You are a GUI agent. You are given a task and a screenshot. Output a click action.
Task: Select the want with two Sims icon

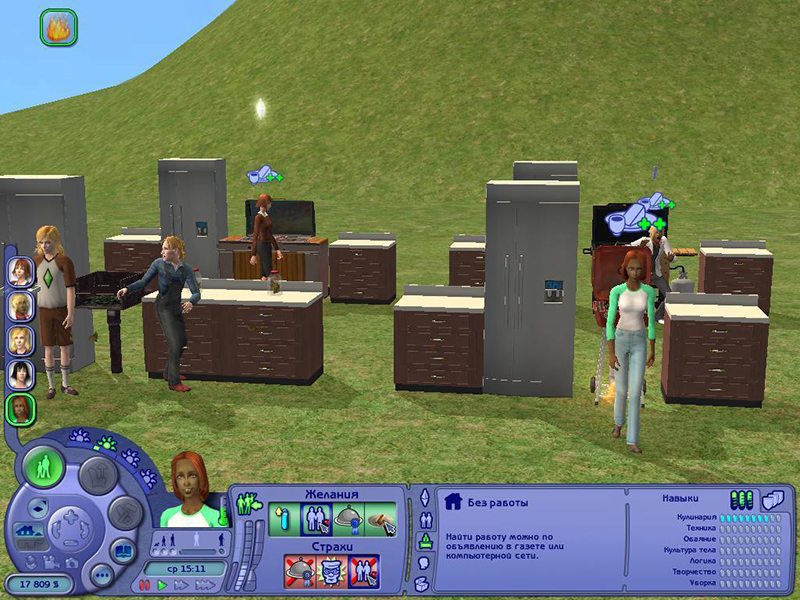[x=316, y=518]
